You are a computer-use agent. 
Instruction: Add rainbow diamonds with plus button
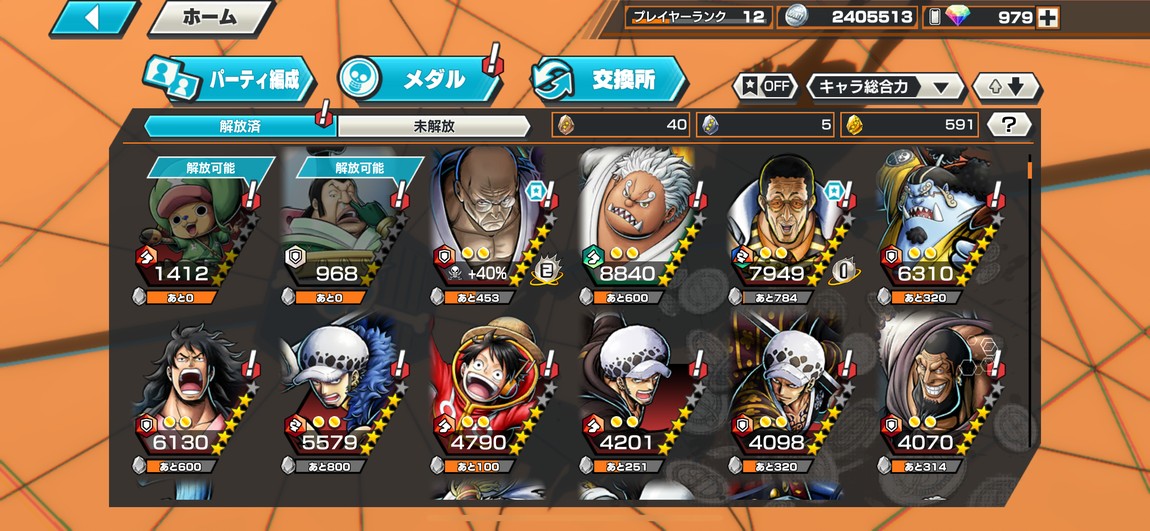1048,17
